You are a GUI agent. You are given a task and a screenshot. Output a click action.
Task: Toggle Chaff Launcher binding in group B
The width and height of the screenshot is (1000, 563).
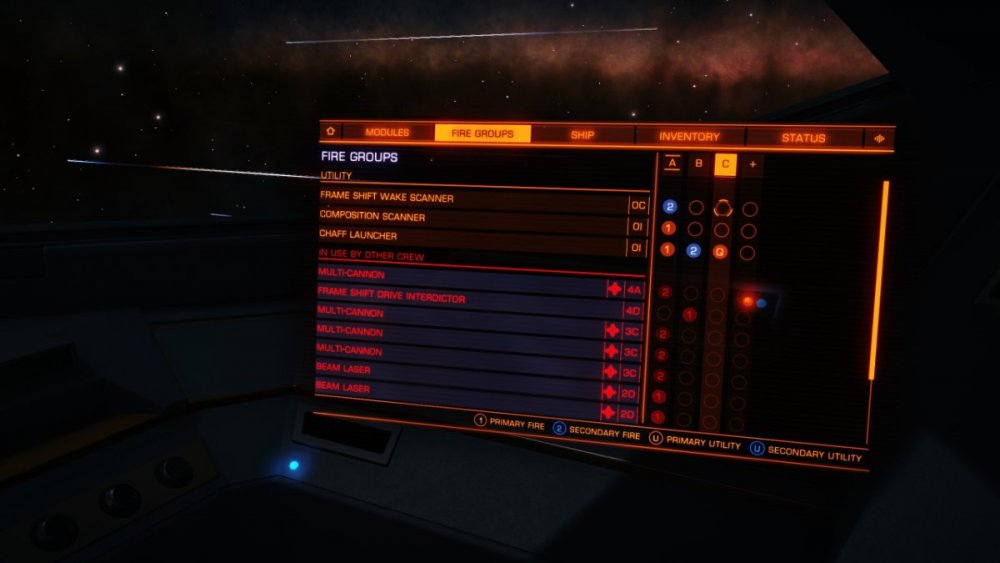coord(694,250)
